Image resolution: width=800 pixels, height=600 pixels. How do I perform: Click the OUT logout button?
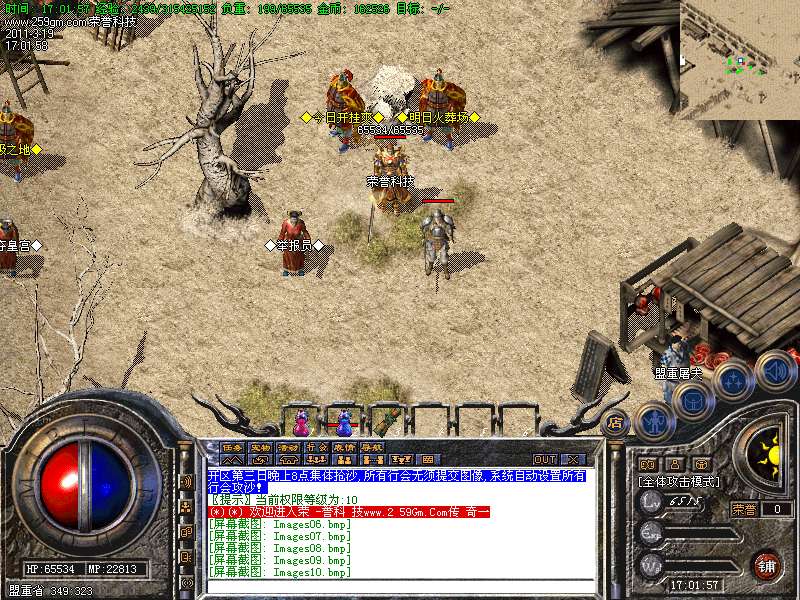(x=544, y=459)
